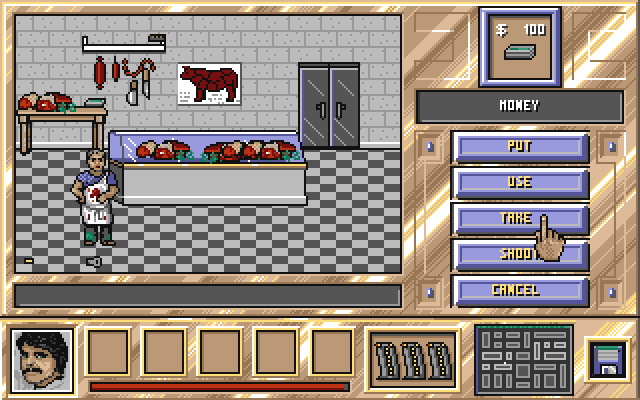Viewport: 640px width, 400px height.
Task: Open the city map grid
Action: 524,359
